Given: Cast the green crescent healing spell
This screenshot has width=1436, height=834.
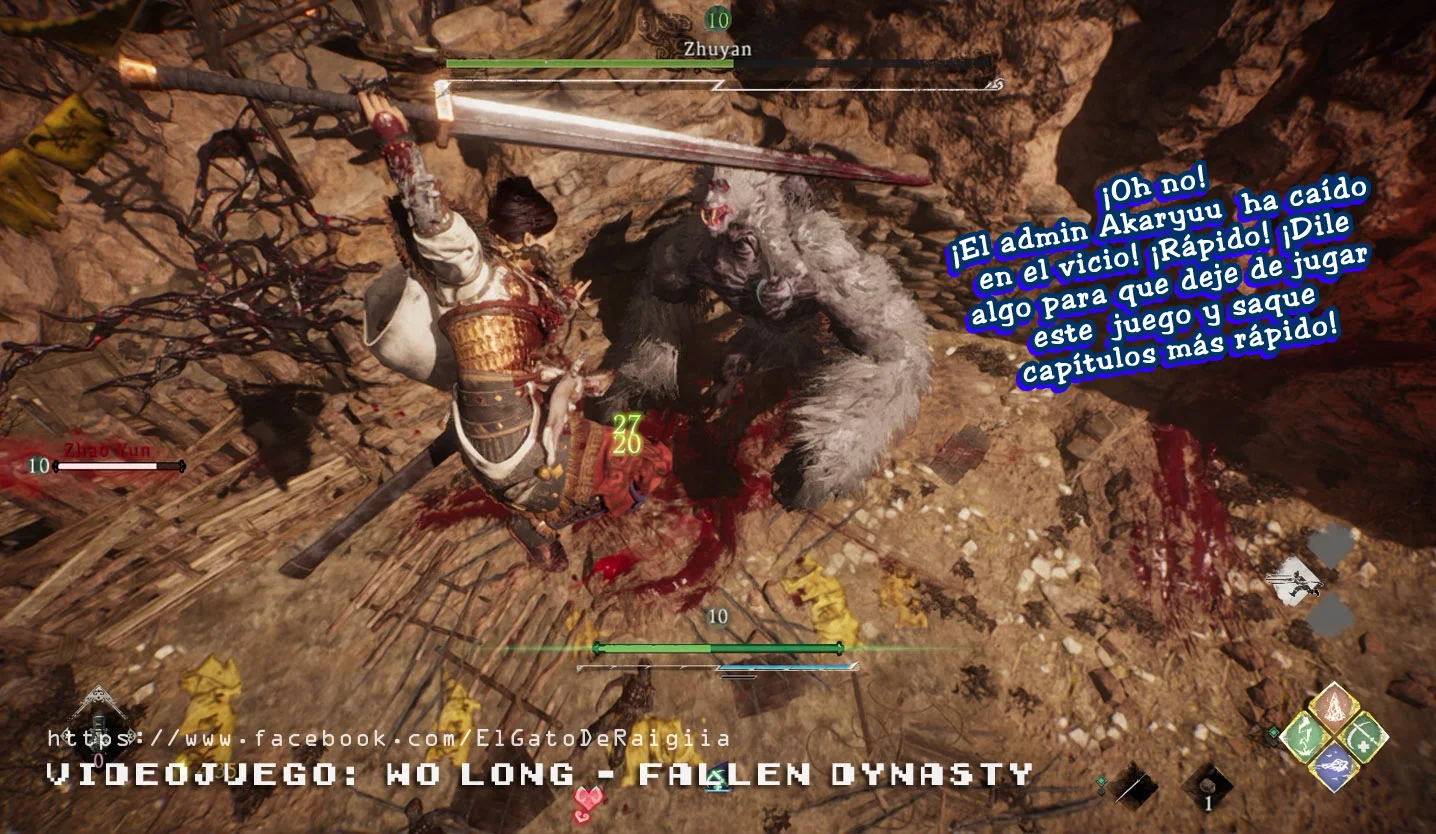Looking at the screenshot, I should pos(1362,736).
